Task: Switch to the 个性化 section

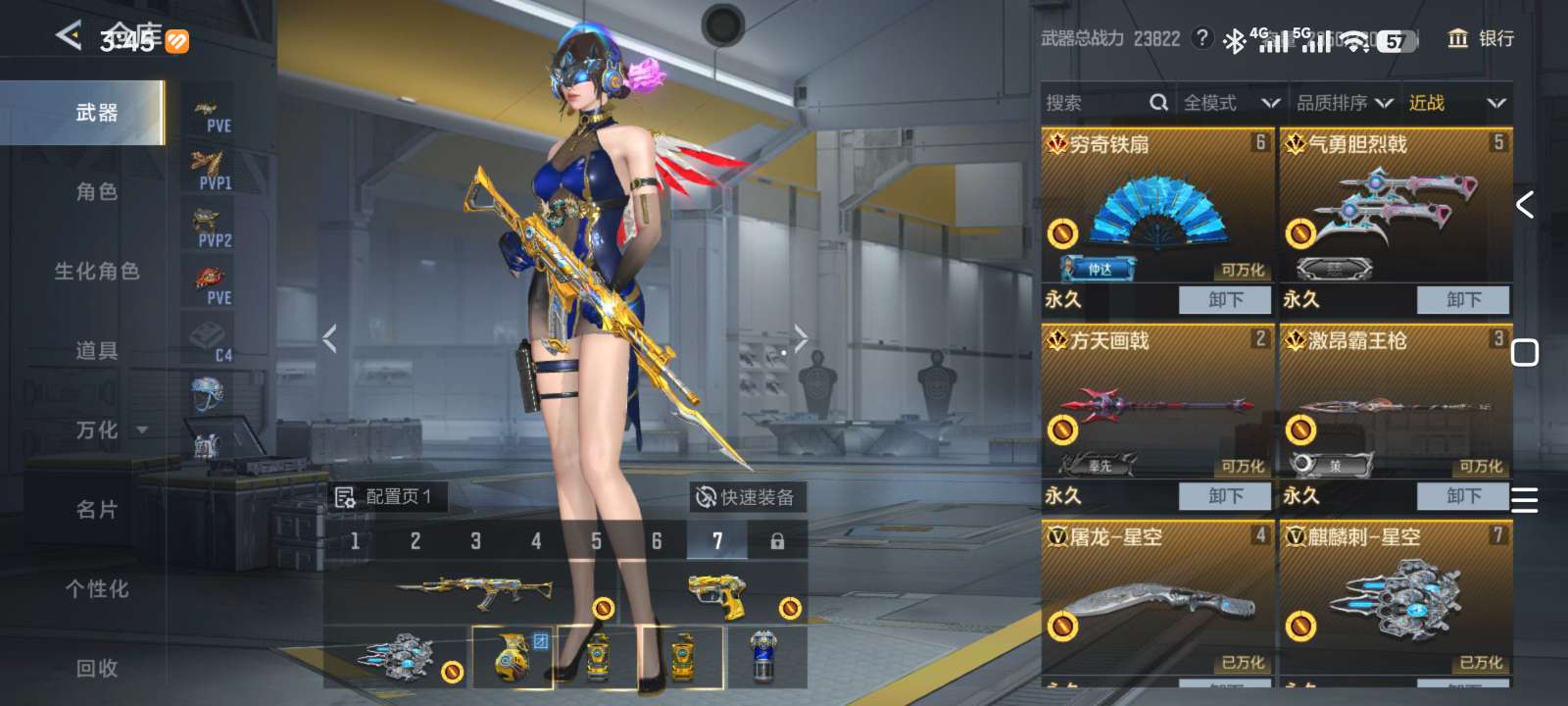Action: 96,589
